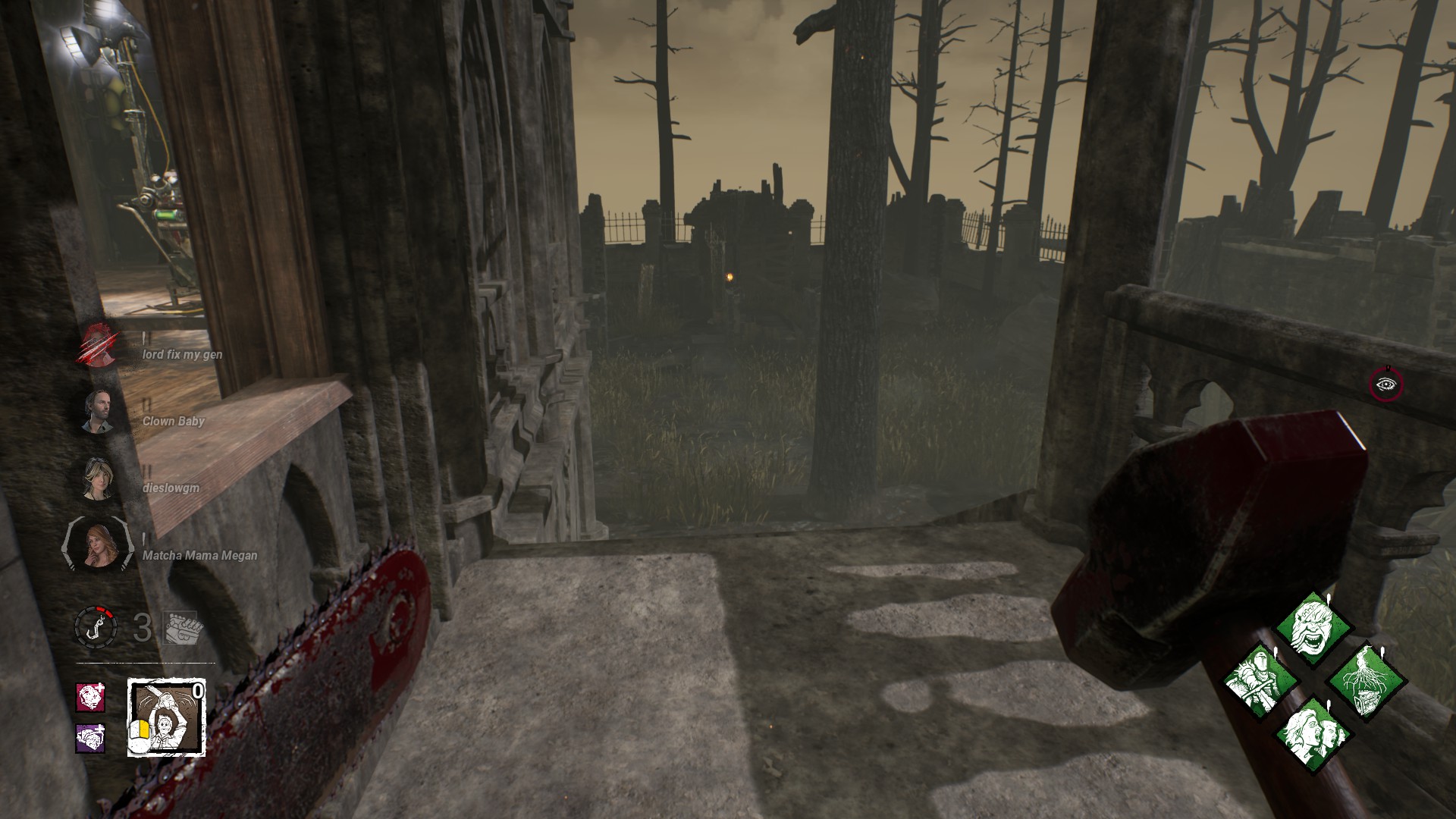
Task: Select the clawed 'lord fix my gen' survivor portrait
Action: click(x=98, y=346)
